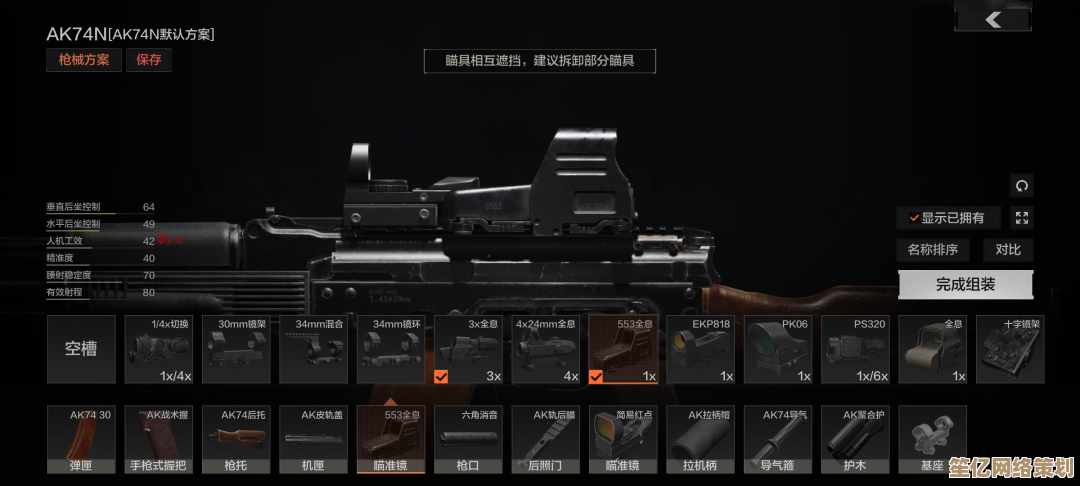Select the 枪托 stock slot
The height and width of the screenshot is (486, 1080).
pos(236,439)
